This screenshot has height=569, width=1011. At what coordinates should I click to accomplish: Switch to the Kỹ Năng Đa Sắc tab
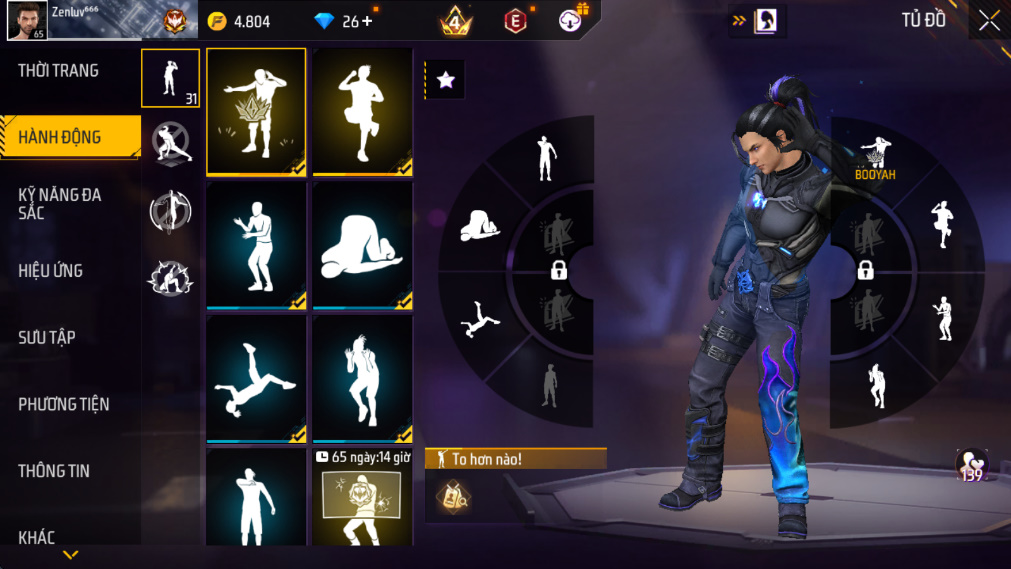(60, 203)
